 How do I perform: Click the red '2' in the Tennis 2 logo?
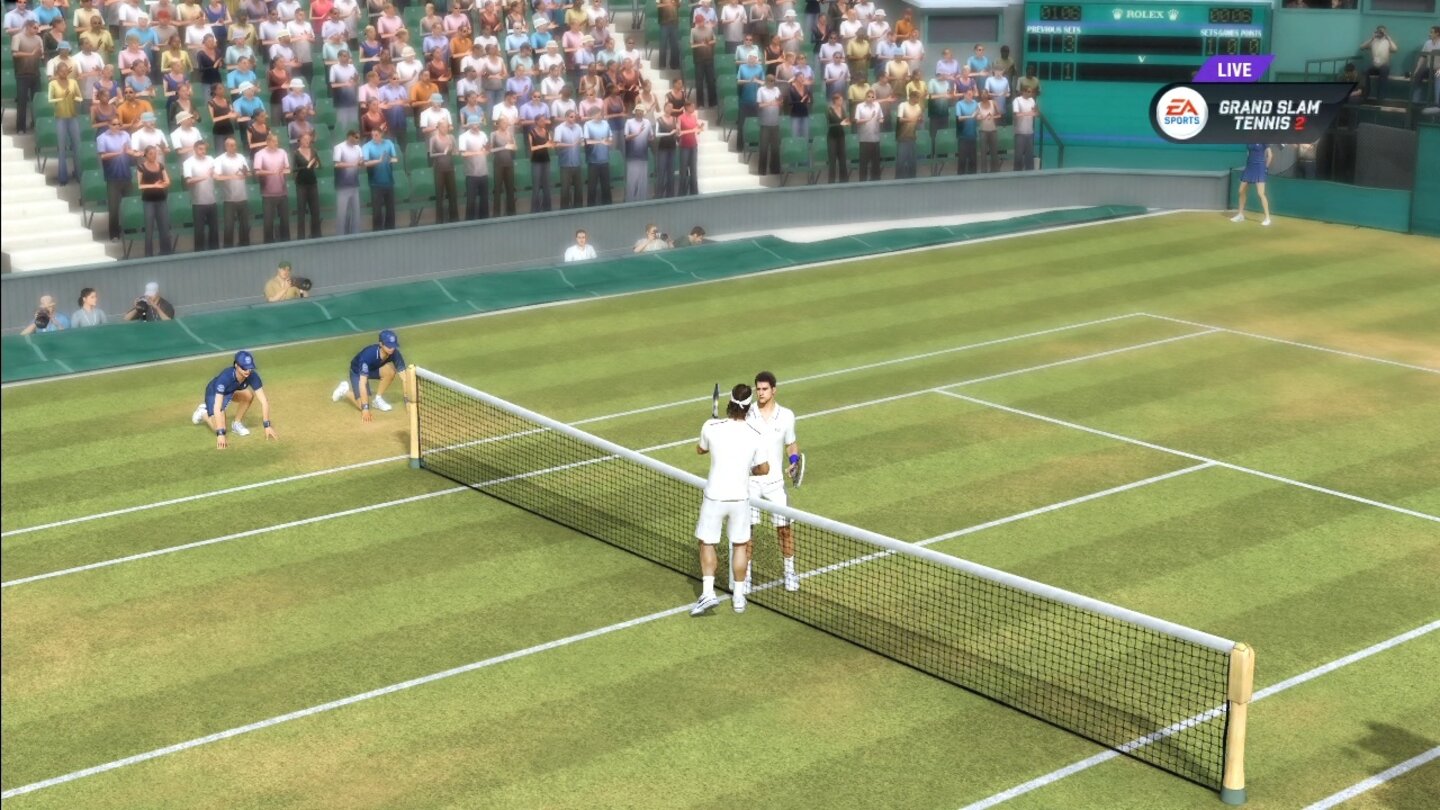(x=1300, y=125)
